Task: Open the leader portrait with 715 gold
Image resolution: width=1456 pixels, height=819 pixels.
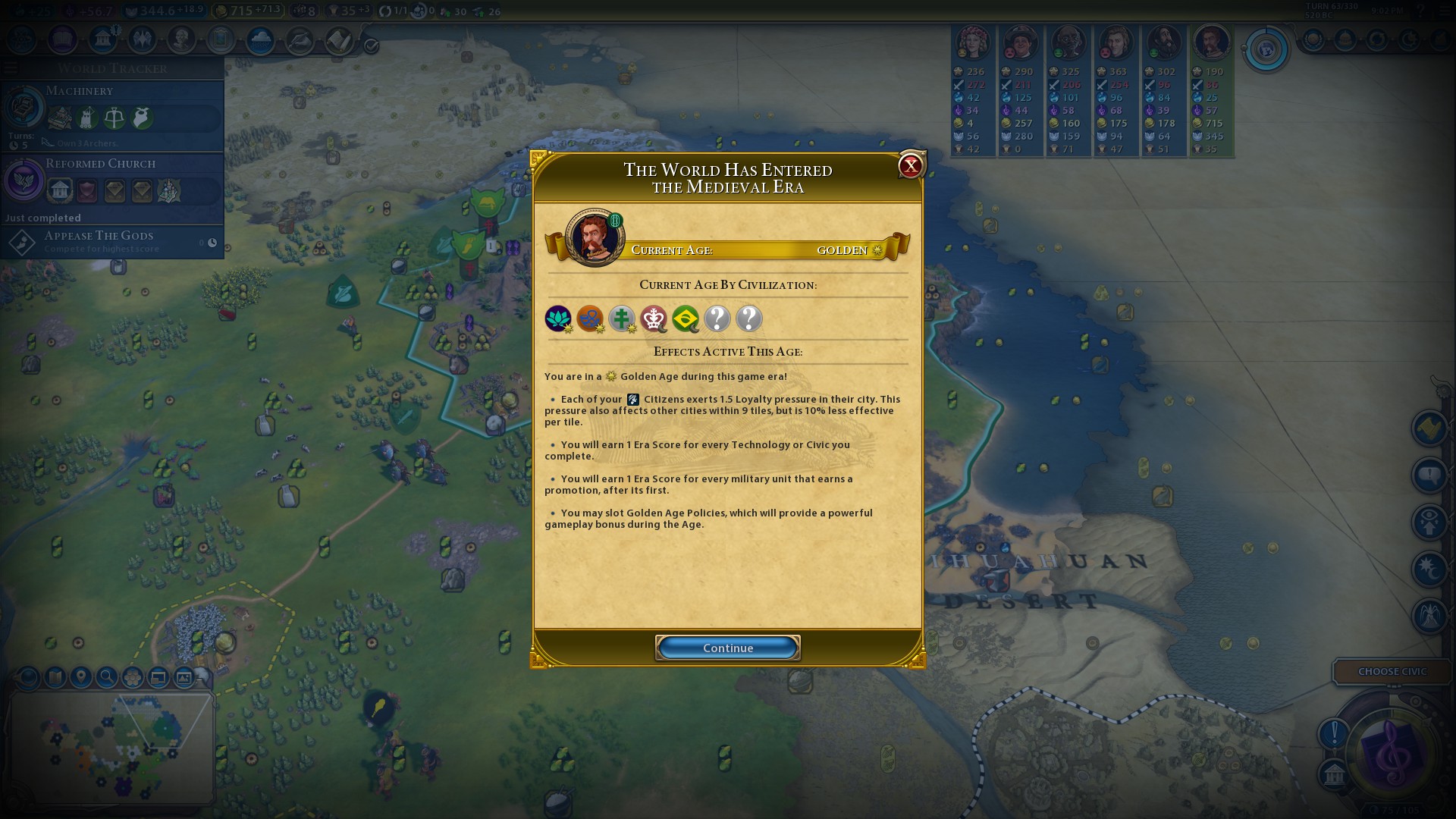Action: (x=1211, y=42)
